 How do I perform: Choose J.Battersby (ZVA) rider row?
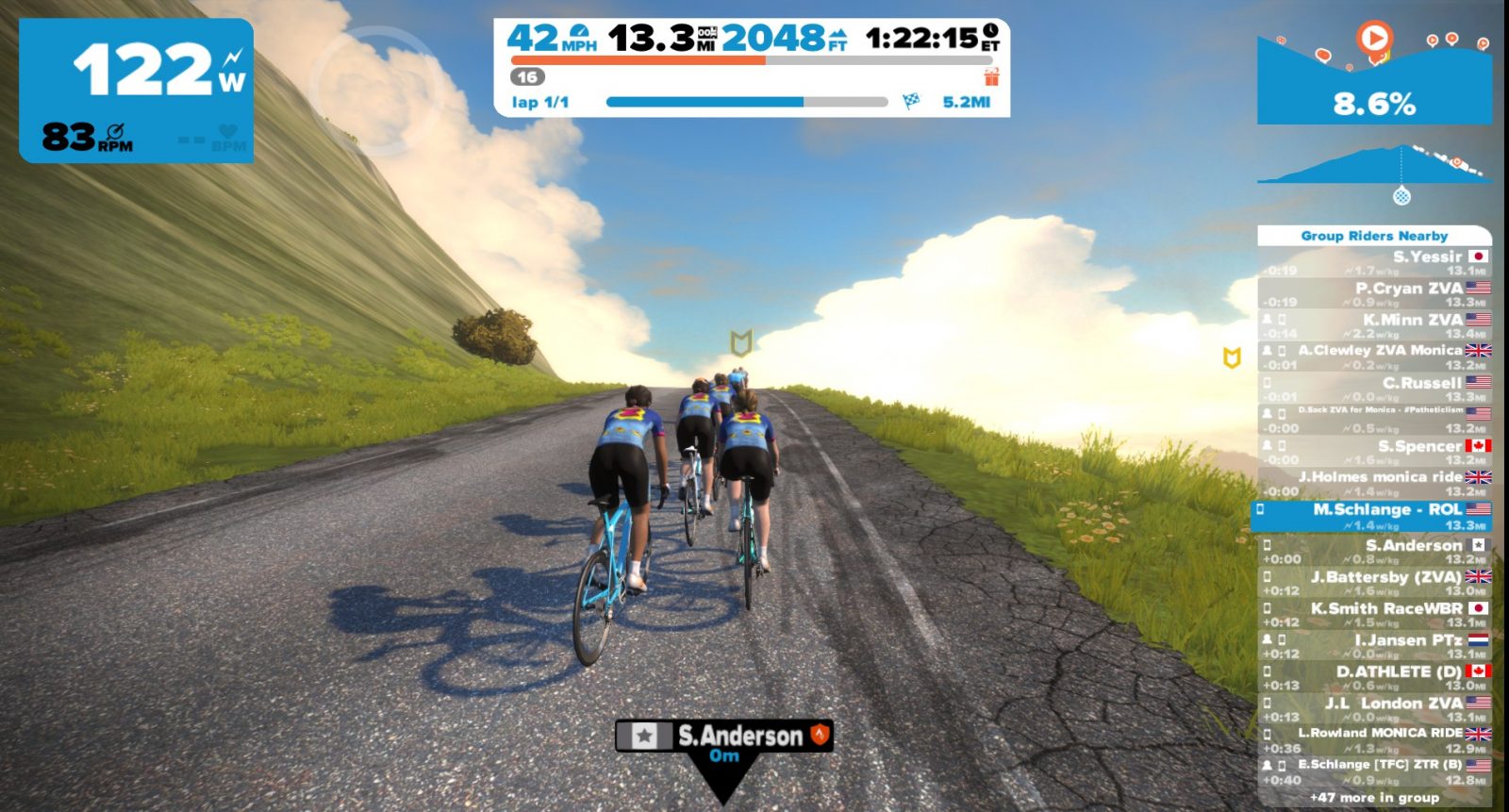click(1374, 583)
